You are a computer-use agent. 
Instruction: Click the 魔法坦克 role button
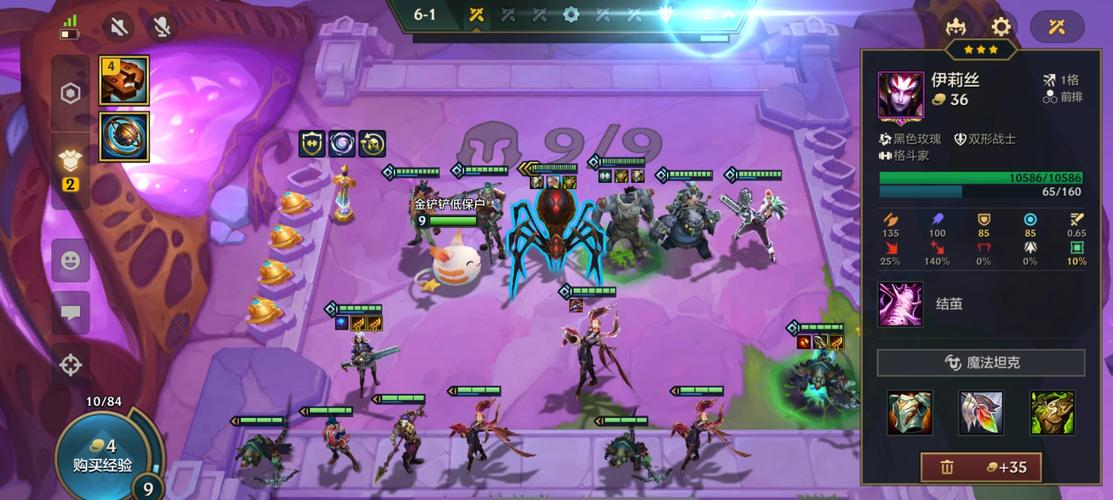click(980, 362)
